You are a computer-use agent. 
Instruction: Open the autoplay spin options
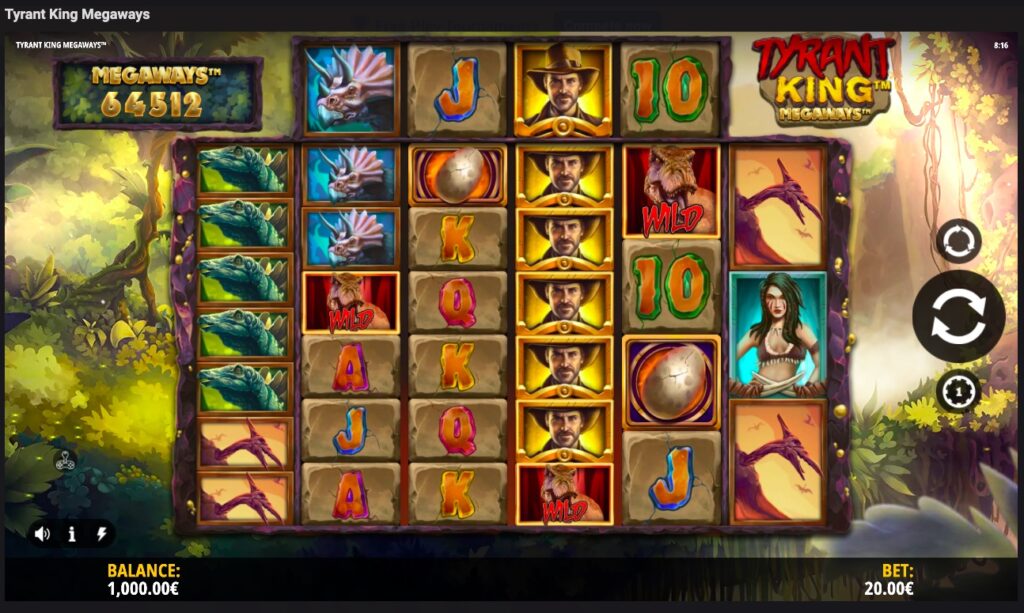click(x=958, y=241)
